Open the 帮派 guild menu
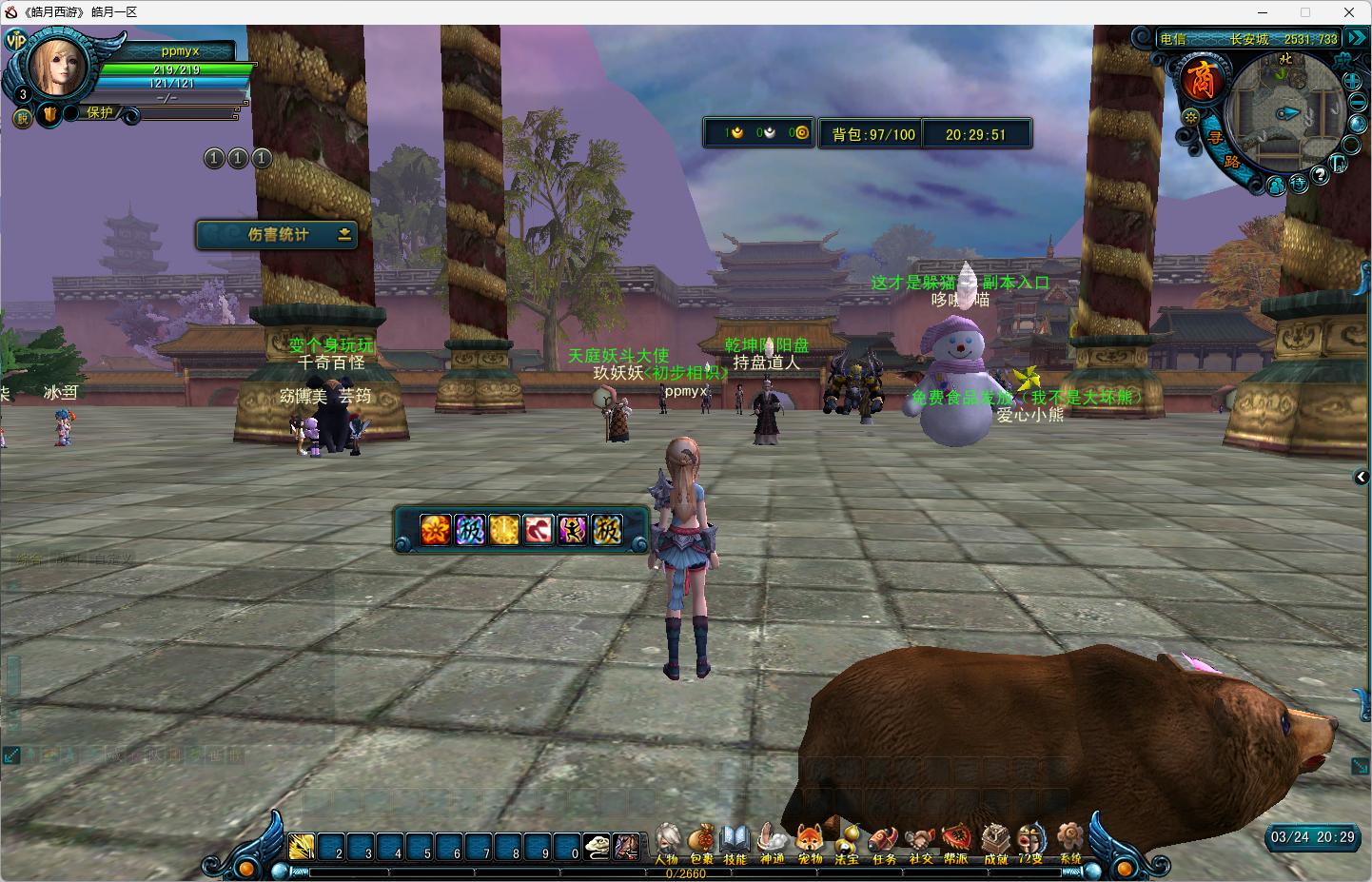 coord(956,841)
